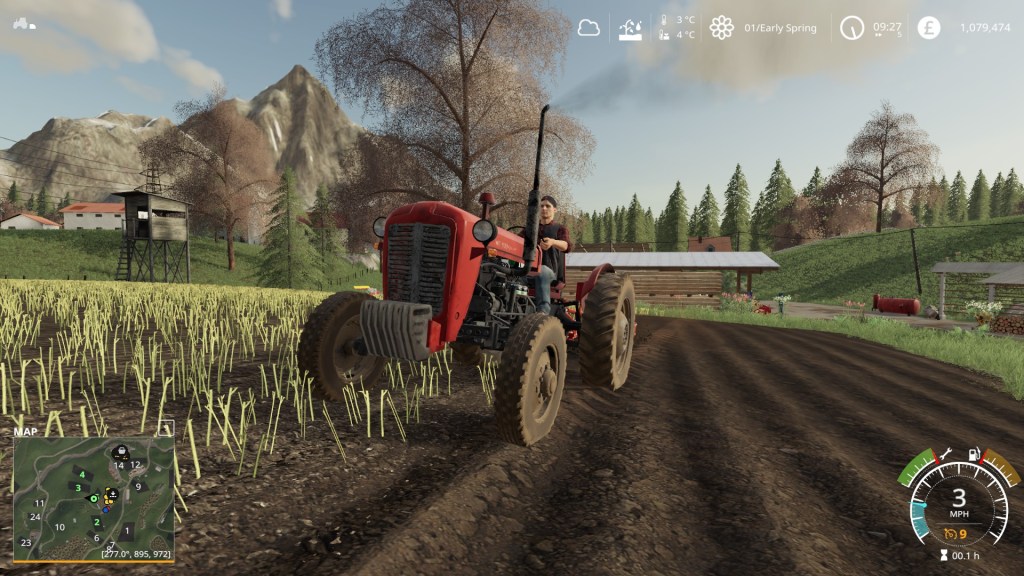Screen dimensions: 1024x576
Task: Select green field 4 marker on the minimap
Action: click(x=81, y=473)
